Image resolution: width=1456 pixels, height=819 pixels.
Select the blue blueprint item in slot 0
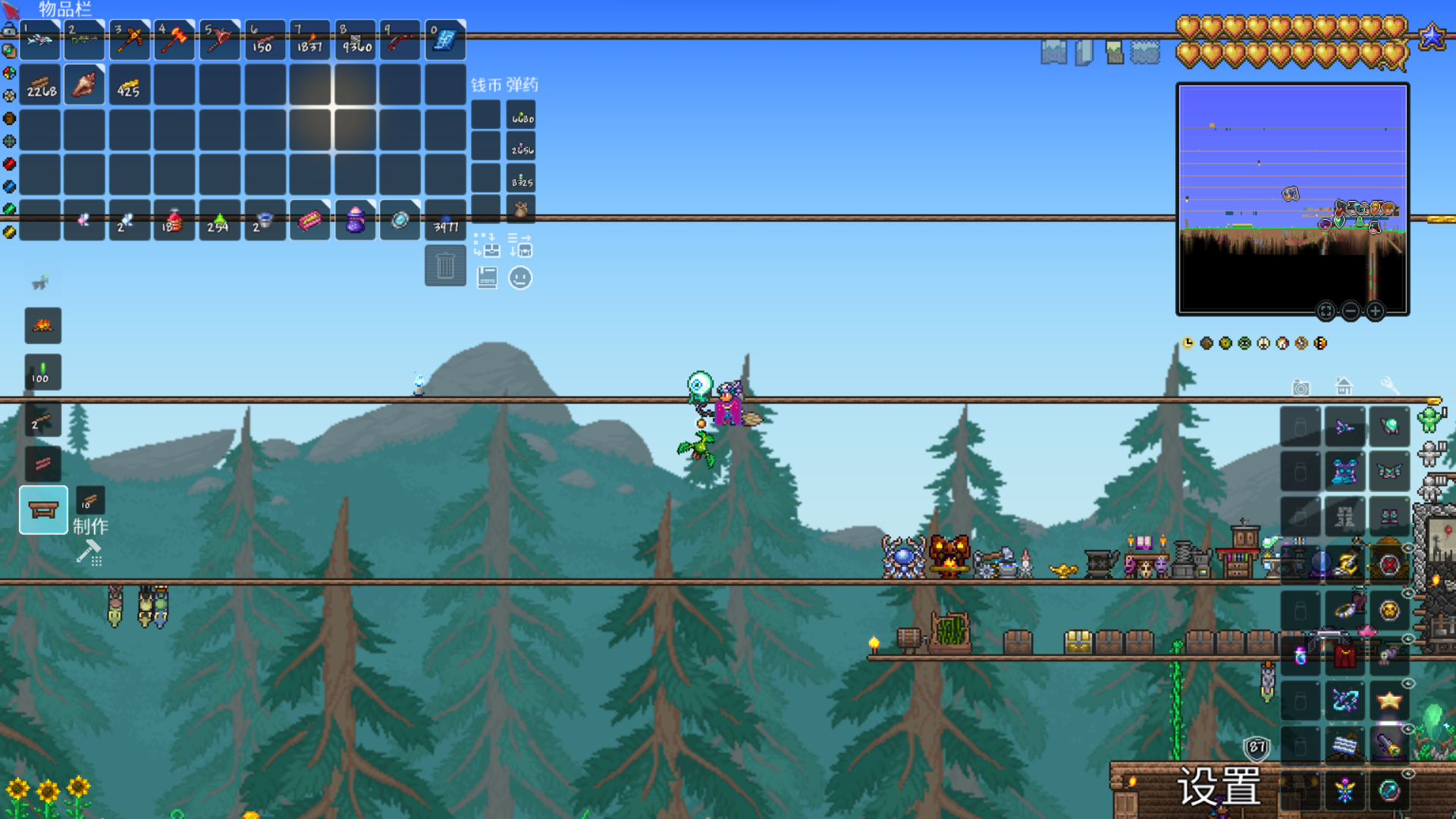(445, 39)
